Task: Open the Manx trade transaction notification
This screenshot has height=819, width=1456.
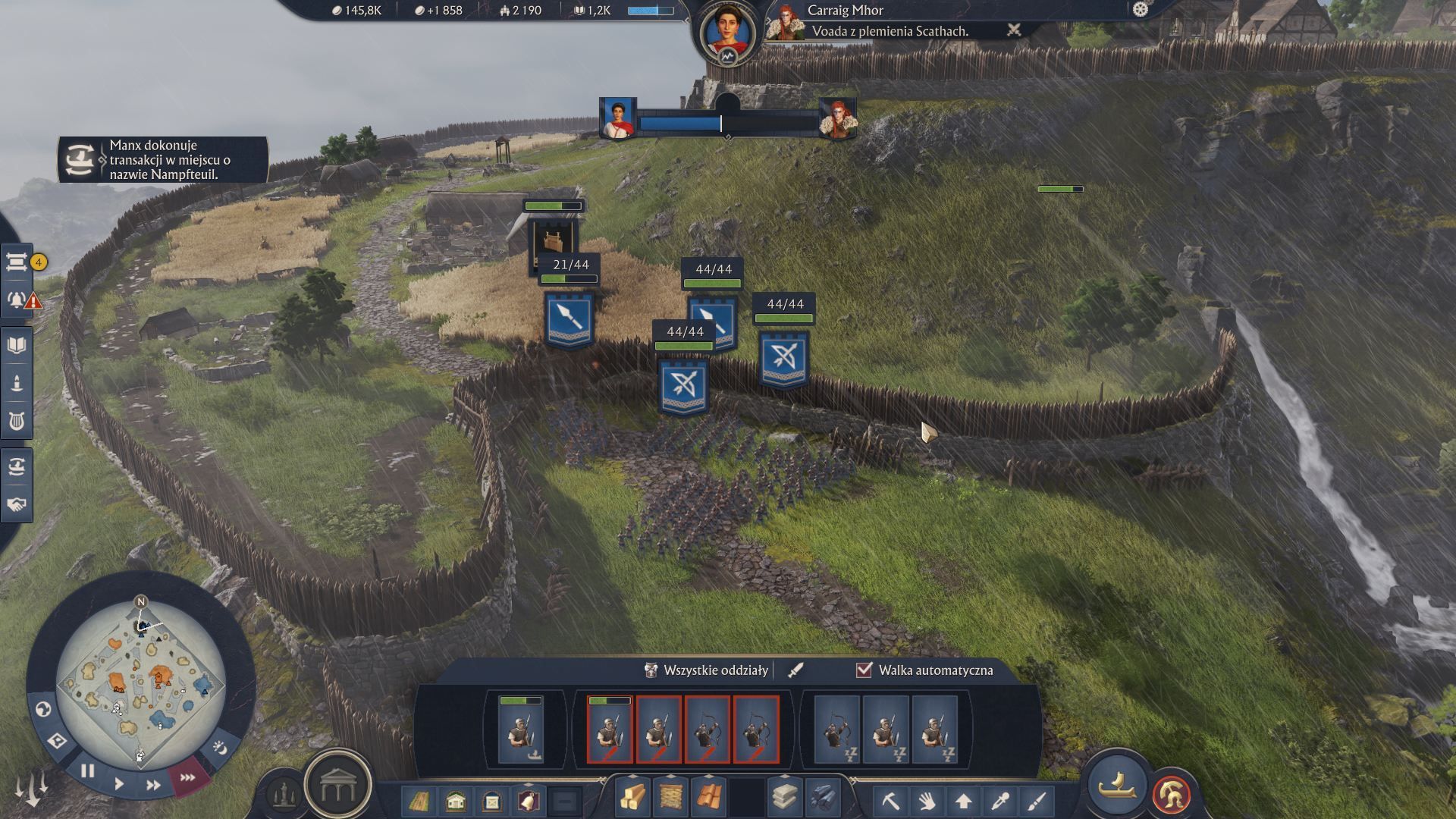Action: (x=162, y=160)
